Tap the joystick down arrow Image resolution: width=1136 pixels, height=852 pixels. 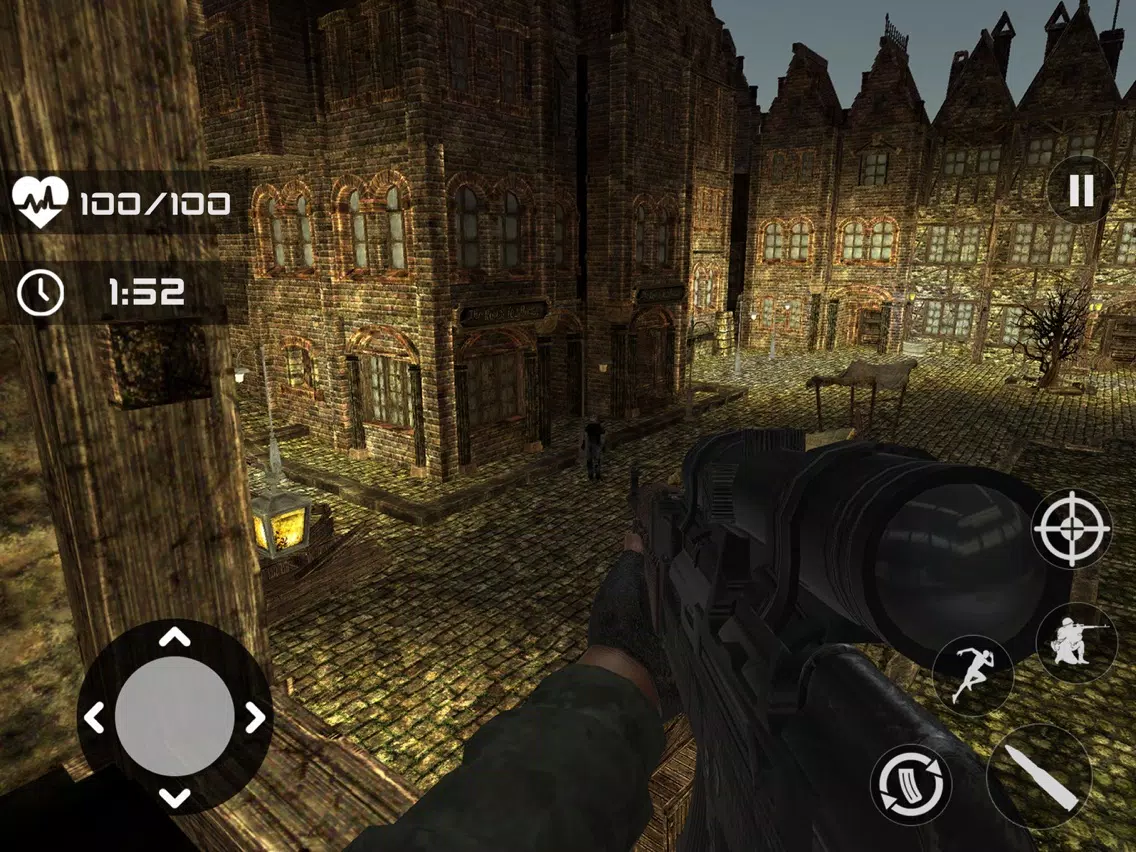click(175, 797)
